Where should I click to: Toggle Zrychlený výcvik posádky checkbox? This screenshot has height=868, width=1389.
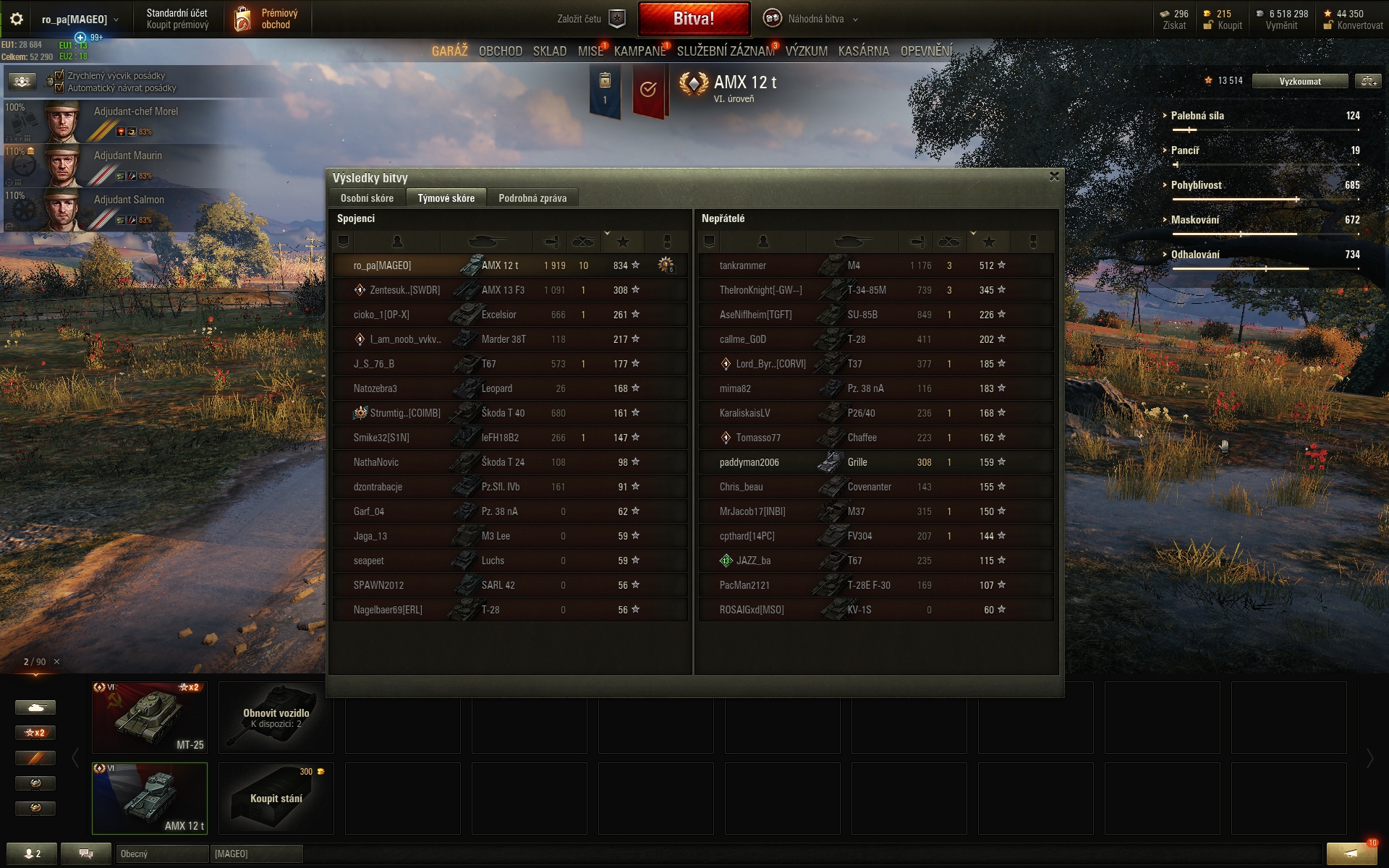pyautogui.click(x=59, y=76)
